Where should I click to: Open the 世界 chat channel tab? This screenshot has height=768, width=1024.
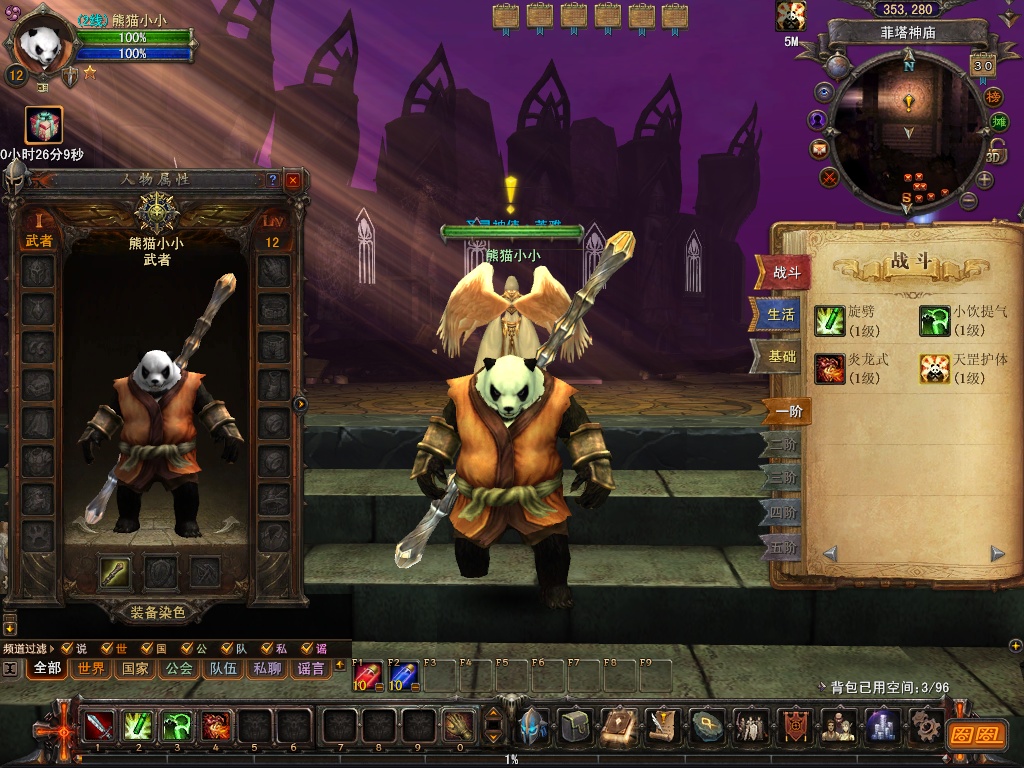click(x=92, y=668)
